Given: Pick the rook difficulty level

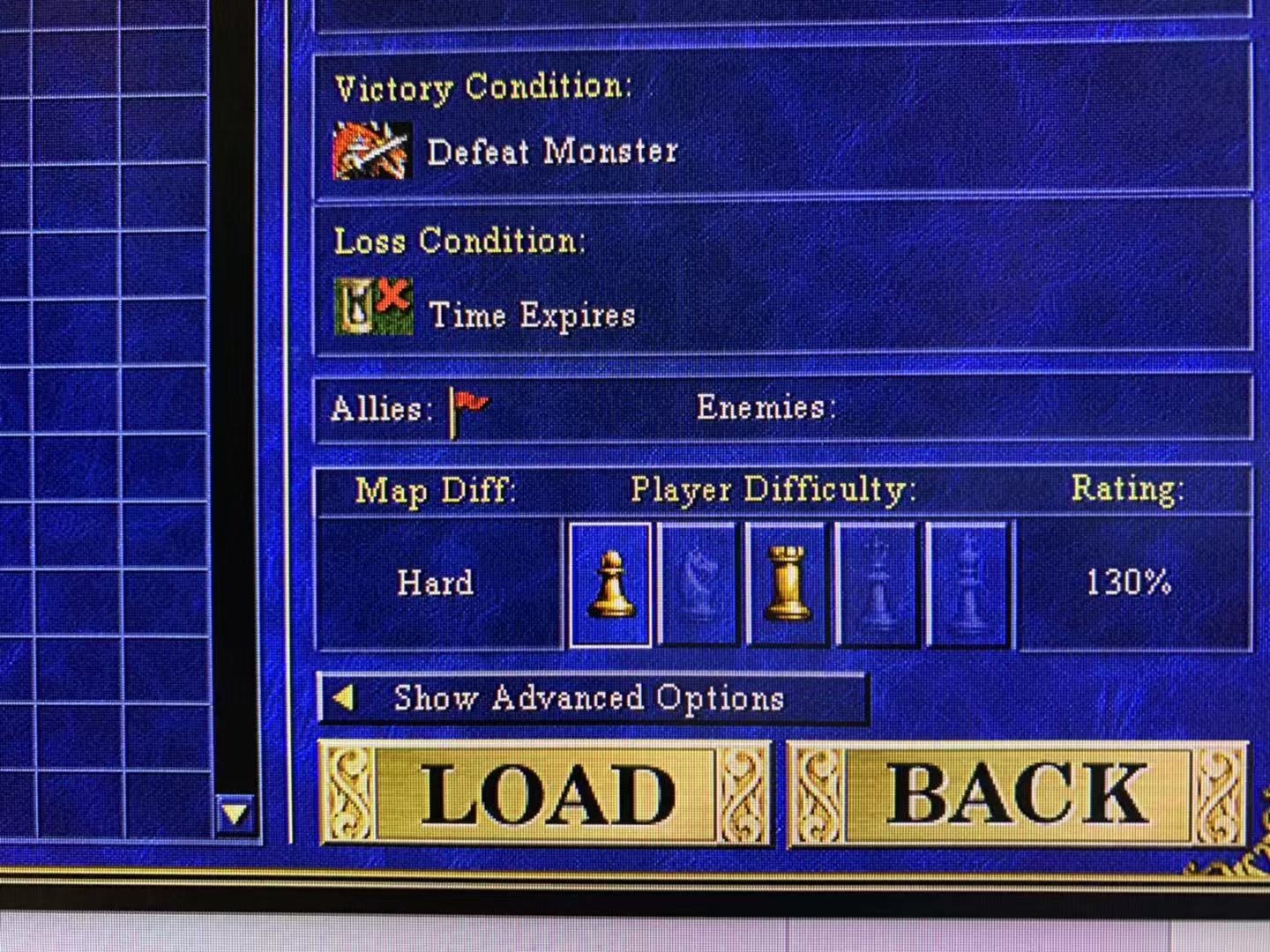Looking at the screenshot, I should 787,584.
